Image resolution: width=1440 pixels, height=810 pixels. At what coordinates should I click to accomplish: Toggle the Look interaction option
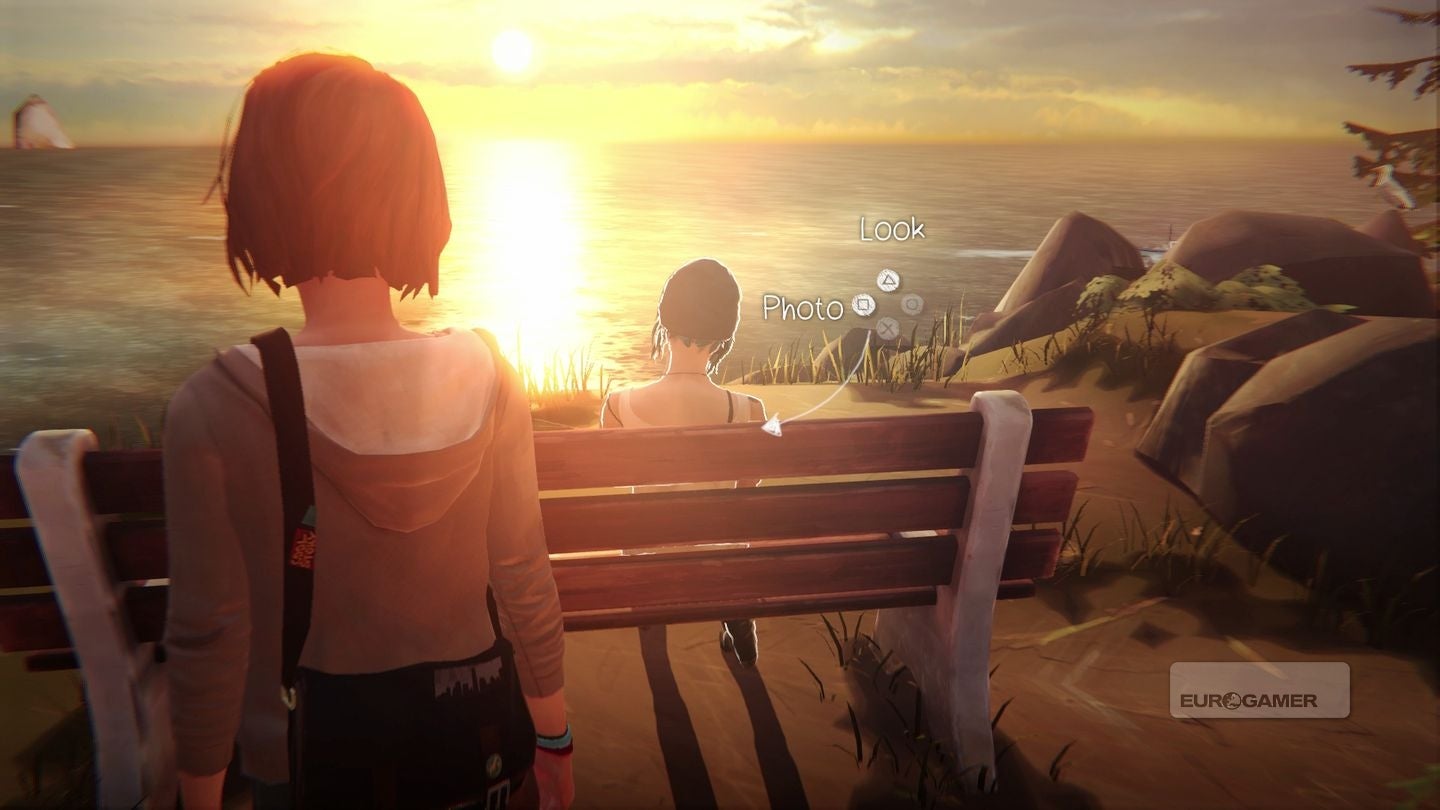[893, 230]
